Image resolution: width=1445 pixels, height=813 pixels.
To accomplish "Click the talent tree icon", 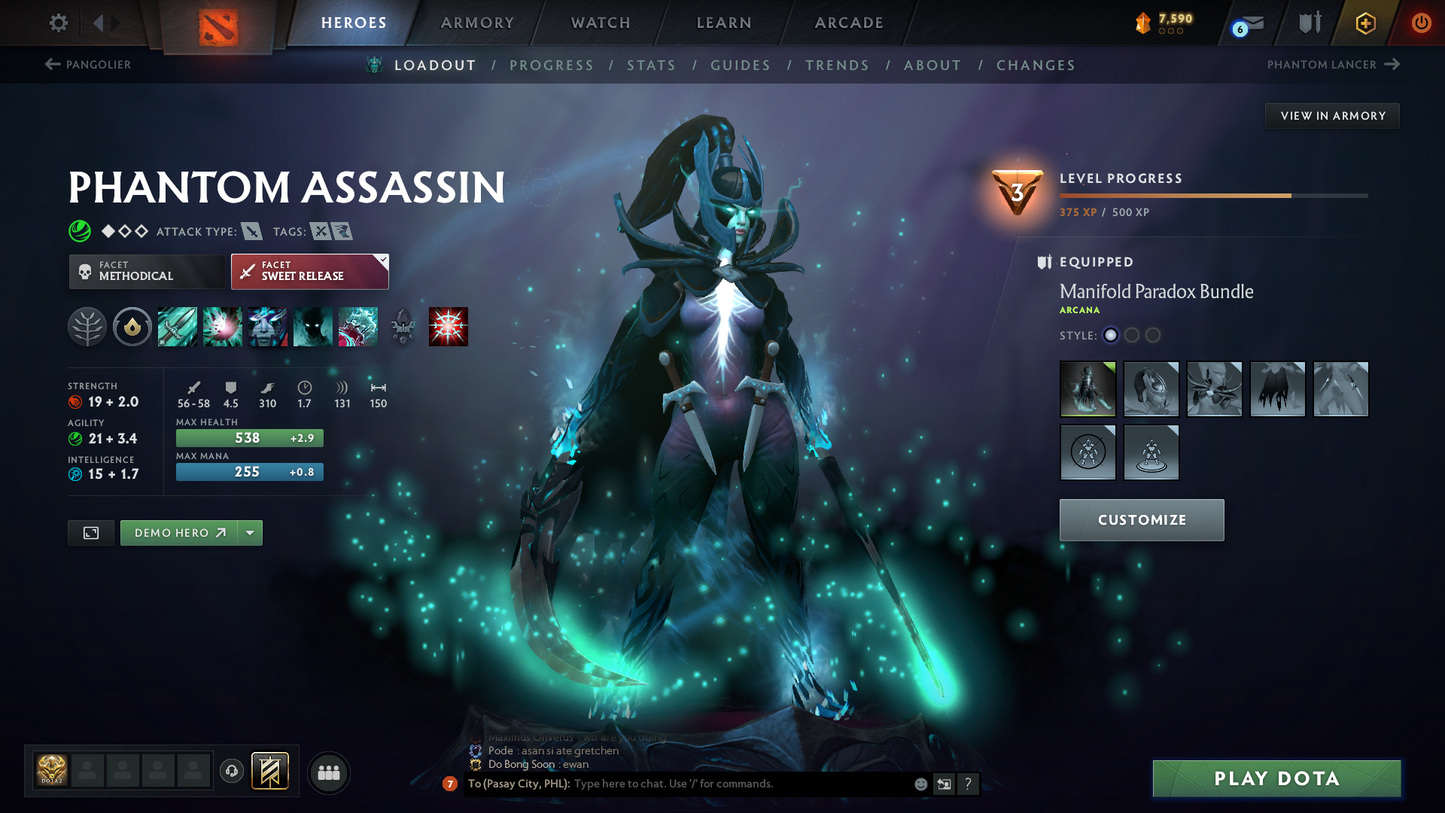I will coord(87,326).
